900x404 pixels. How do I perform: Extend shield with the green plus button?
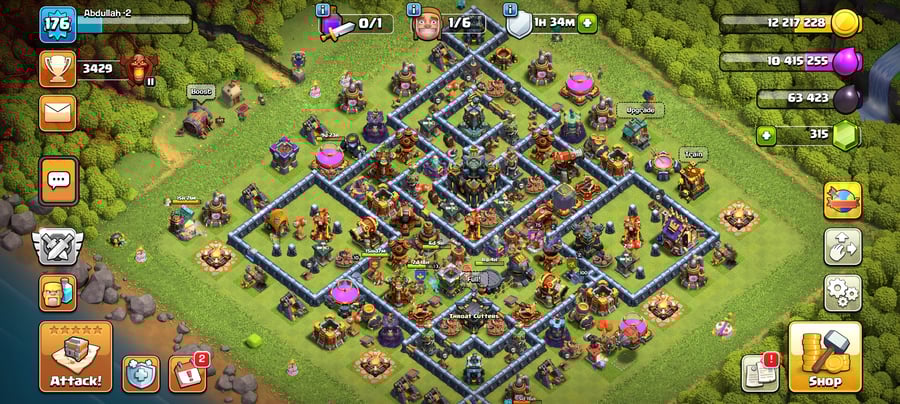tap(586, 23)
